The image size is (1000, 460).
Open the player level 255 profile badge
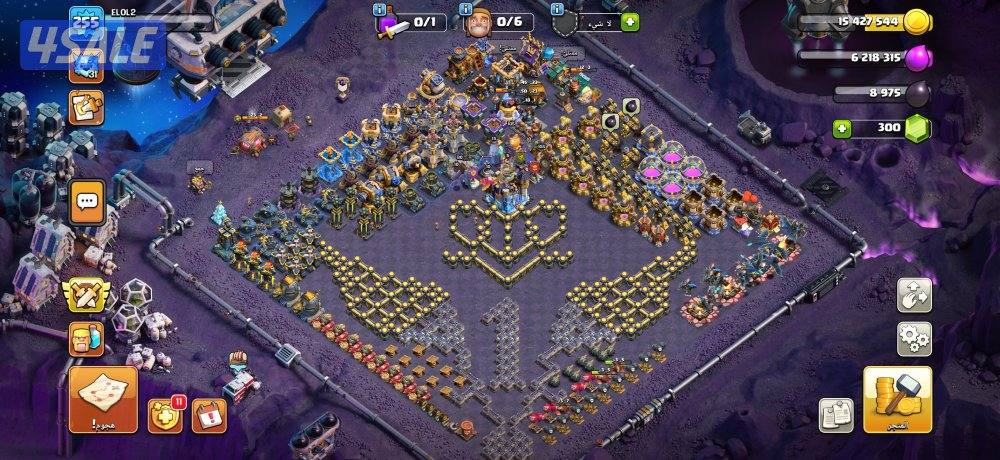coord(86,22)
